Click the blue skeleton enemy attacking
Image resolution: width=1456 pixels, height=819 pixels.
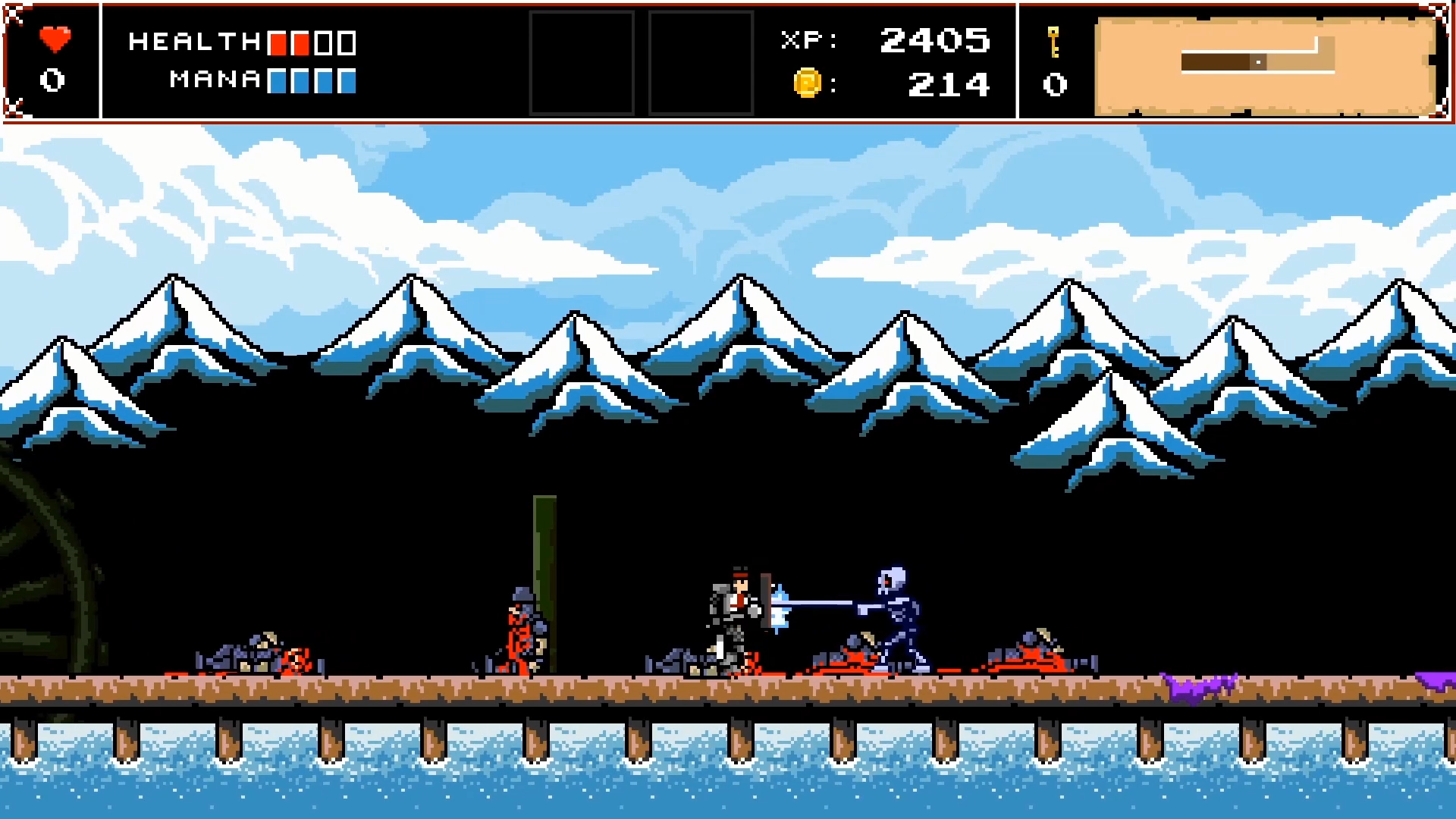point(899,614)
